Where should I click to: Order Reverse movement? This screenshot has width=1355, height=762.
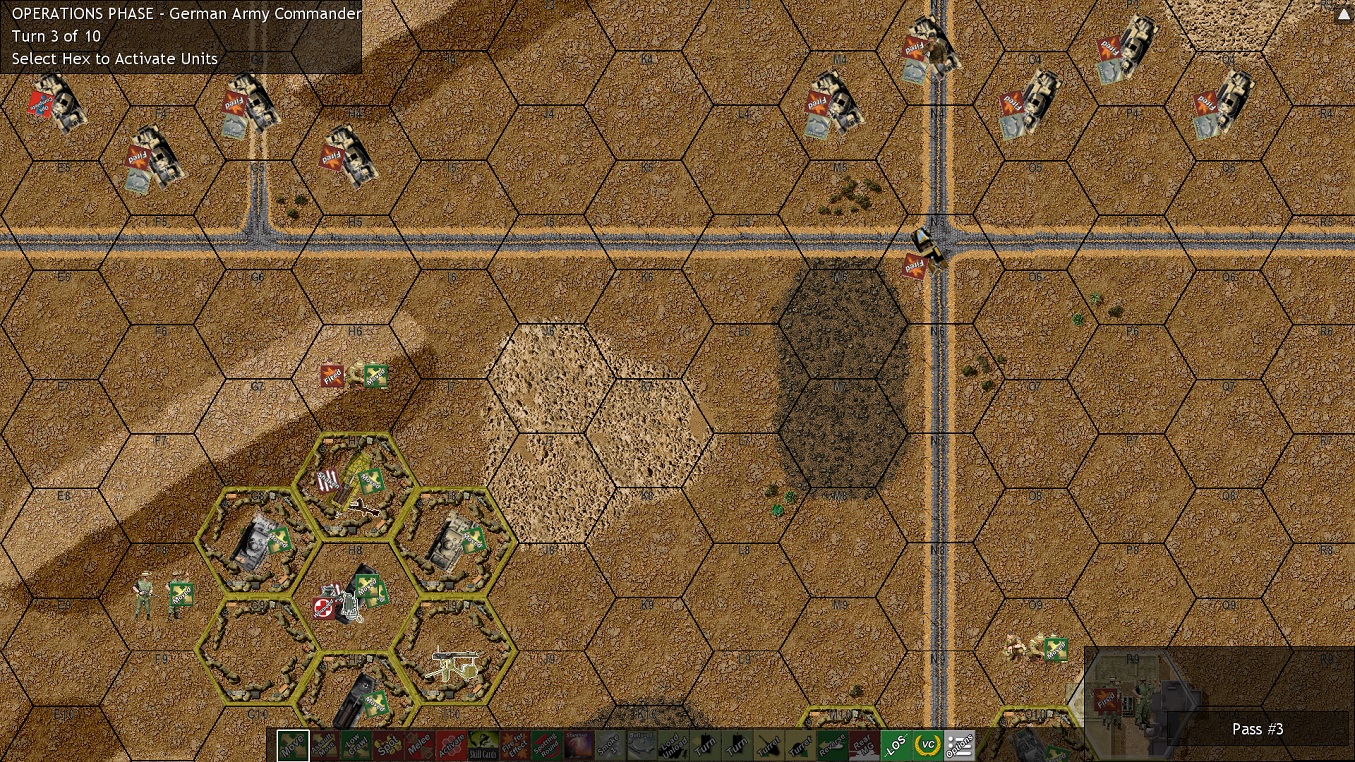pyautogui.click(x=830, y=744)
